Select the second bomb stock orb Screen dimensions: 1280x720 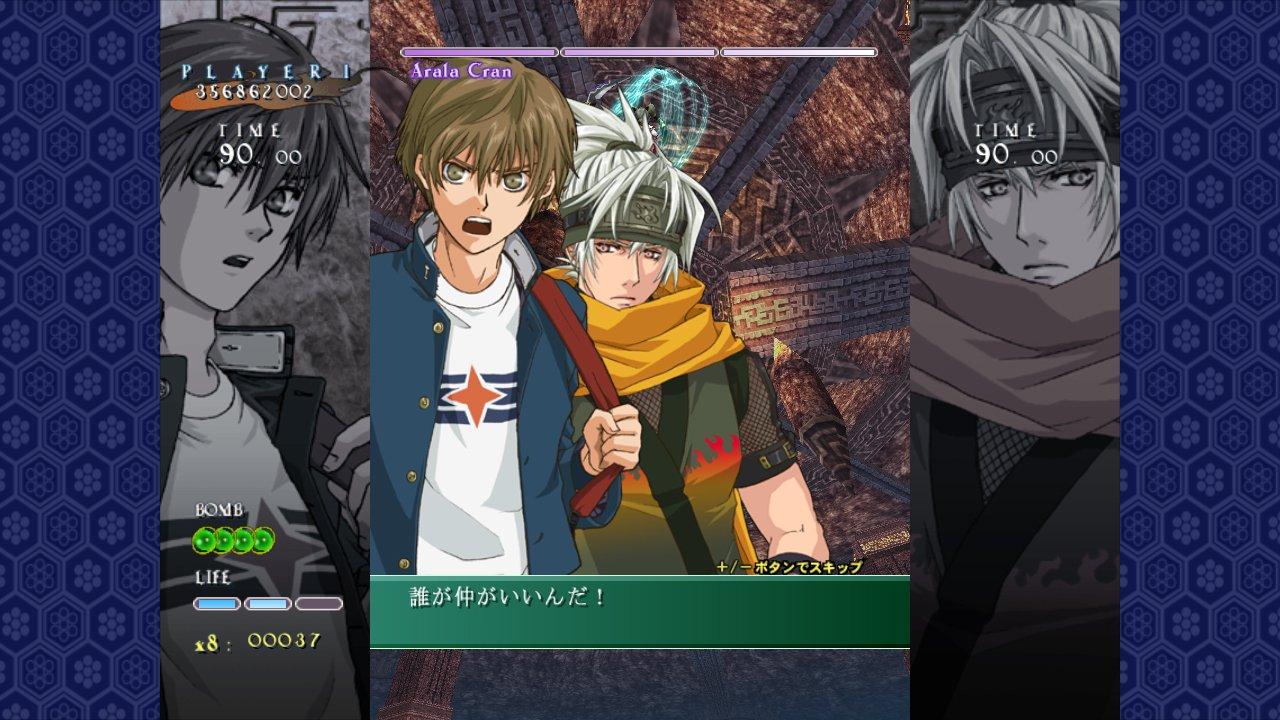click(225, 540)
